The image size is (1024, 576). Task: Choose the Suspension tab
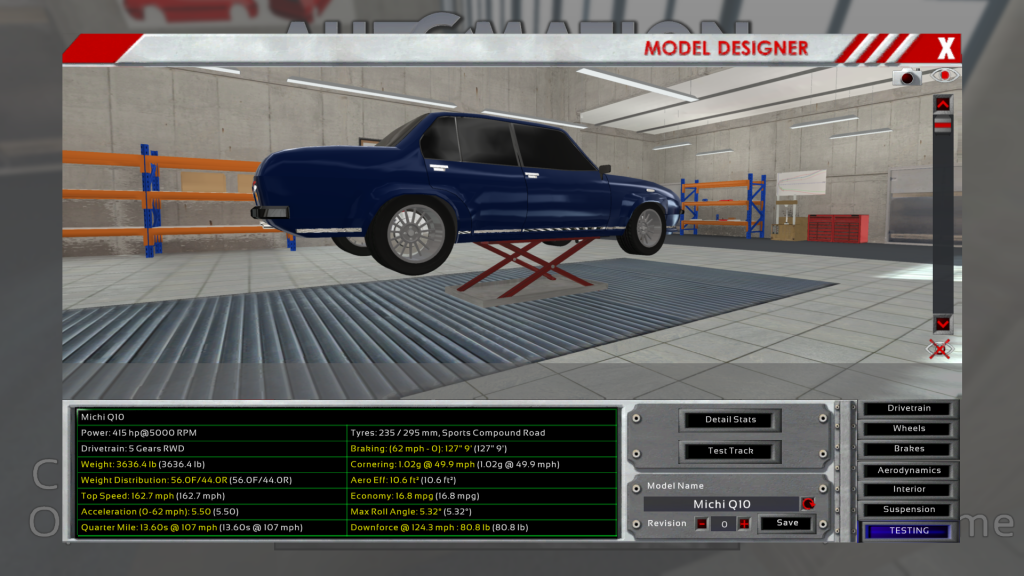point(909,509)
